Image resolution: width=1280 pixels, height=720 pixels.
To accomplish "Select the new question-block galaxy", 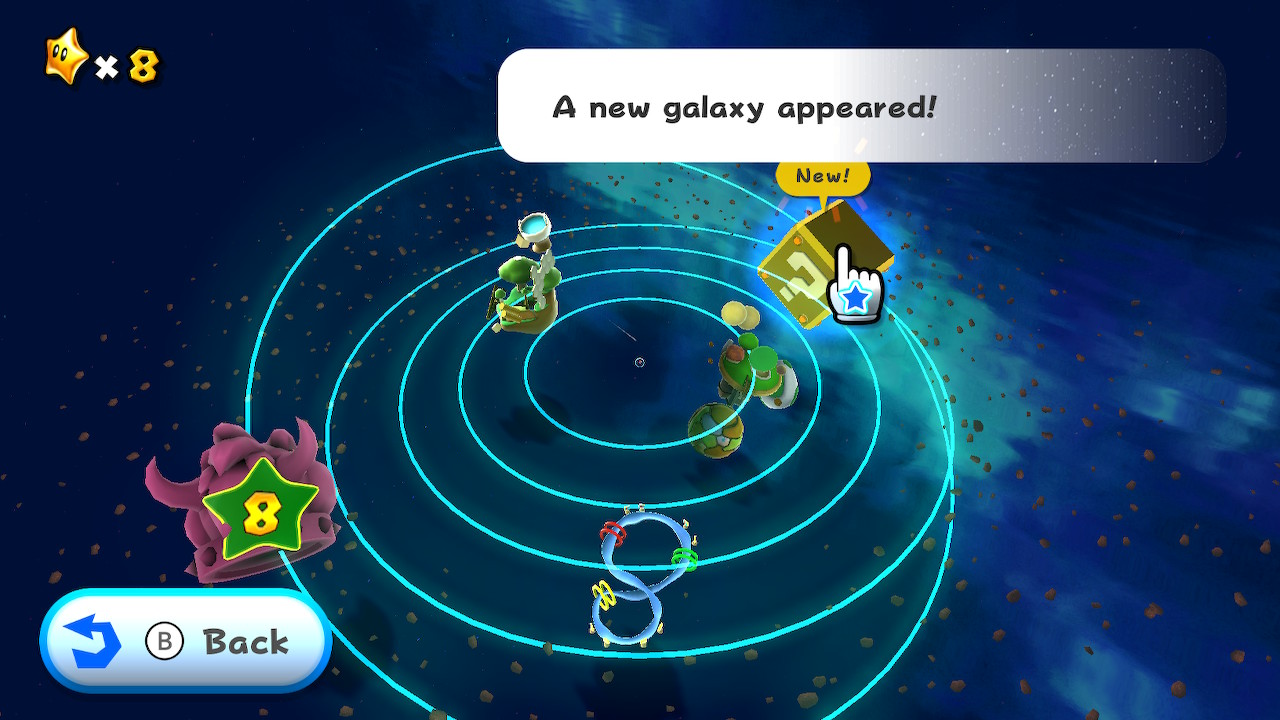I will [x=812, y=263].
